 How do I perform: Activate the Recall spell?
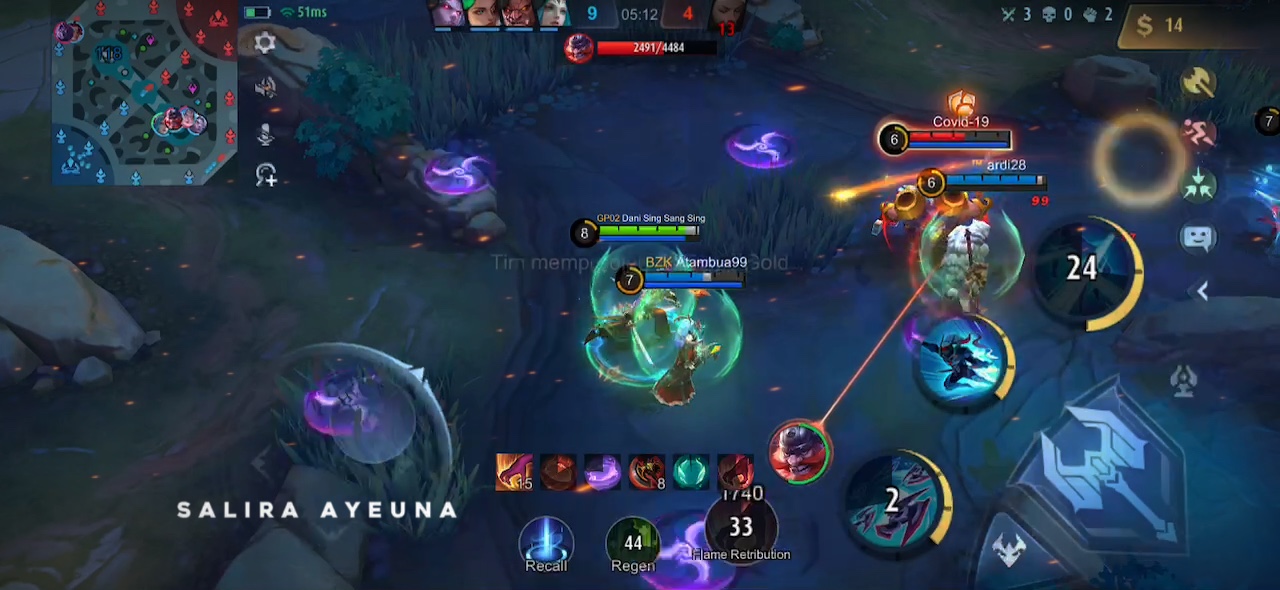(x=546, y=544)
